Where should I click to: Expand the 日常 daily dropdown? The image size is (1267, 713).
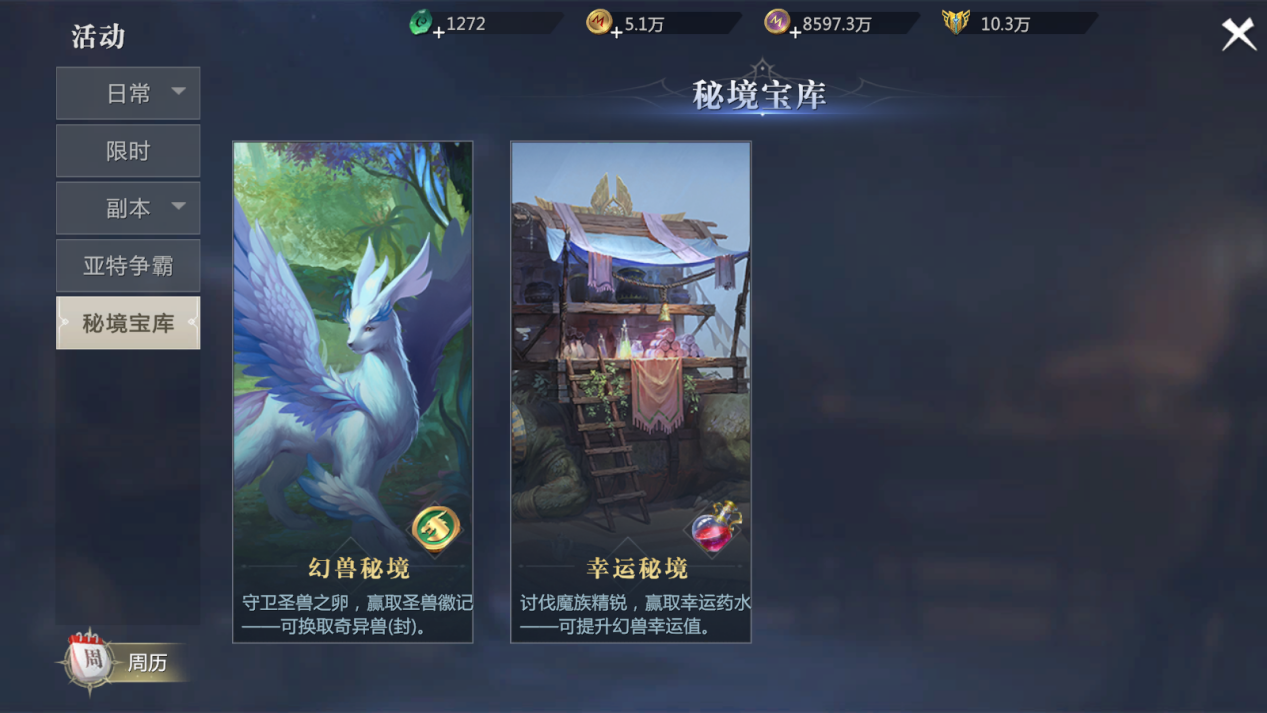pos(128,93)
